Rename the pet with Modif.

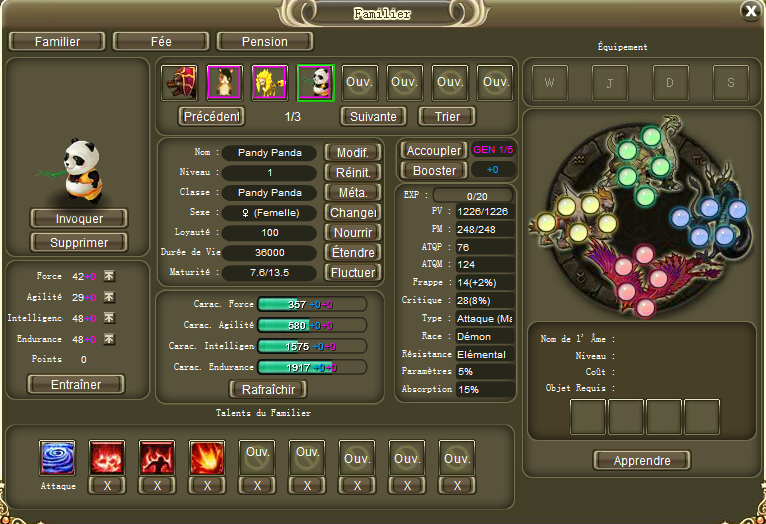353,153
